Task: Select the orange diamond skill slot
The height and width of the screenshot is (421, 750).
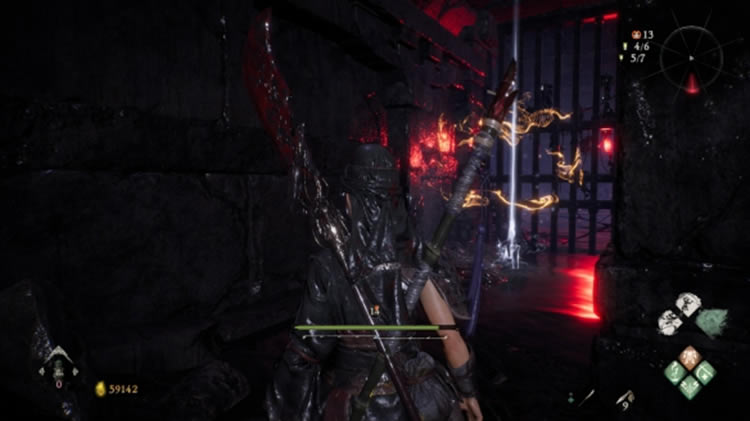Action: click(689, 356)
